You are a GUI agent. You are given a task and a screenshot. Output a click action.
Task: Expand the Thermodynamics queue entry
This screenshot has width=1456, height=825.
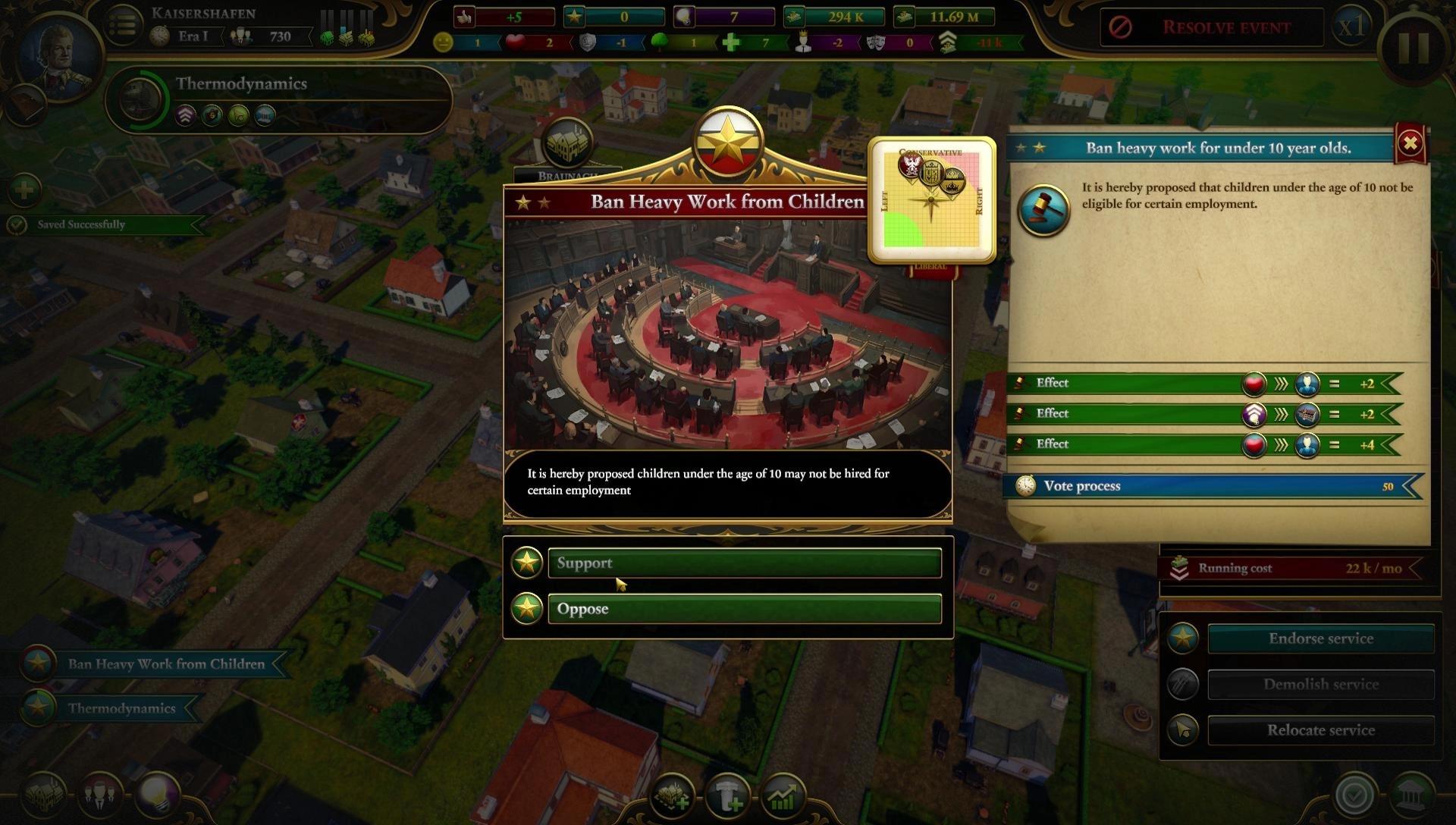click(121, 708)
